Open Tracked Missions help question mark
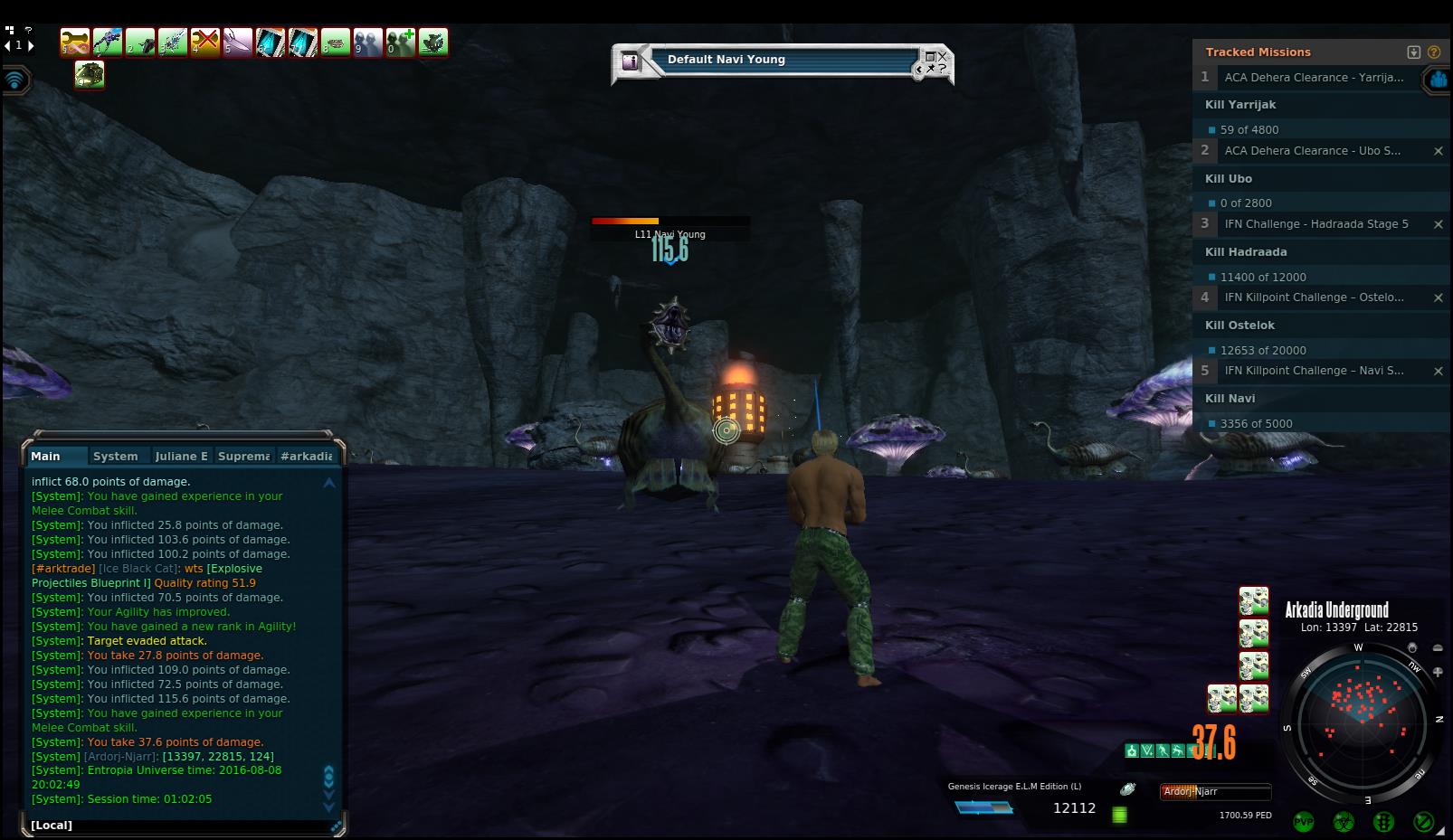Image resolution: width=1453 pixels, height=840 pixels. [1434, 52]
